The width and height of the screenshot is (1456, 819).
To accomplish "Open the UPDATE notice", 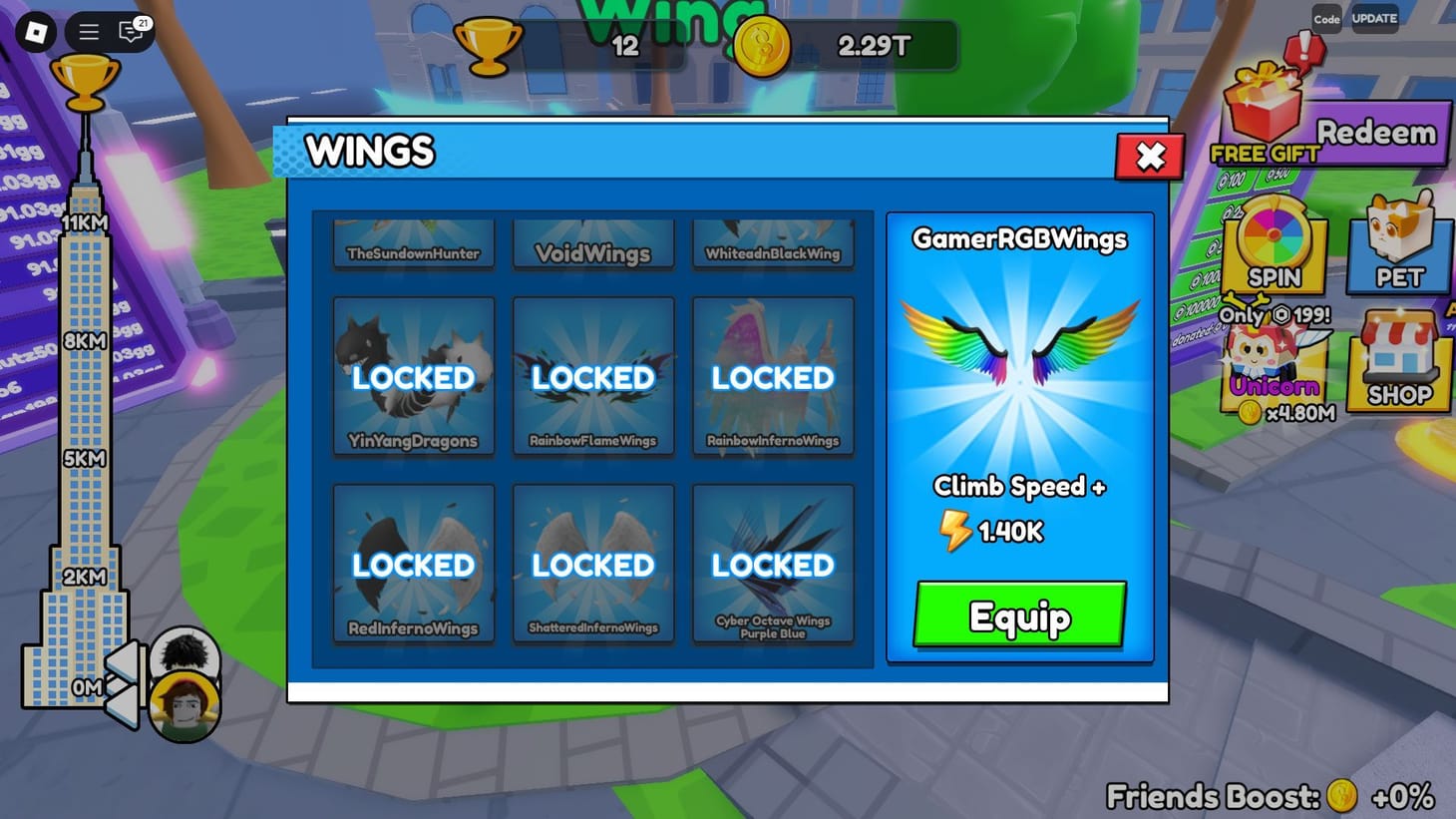I will coord(1374,18).
